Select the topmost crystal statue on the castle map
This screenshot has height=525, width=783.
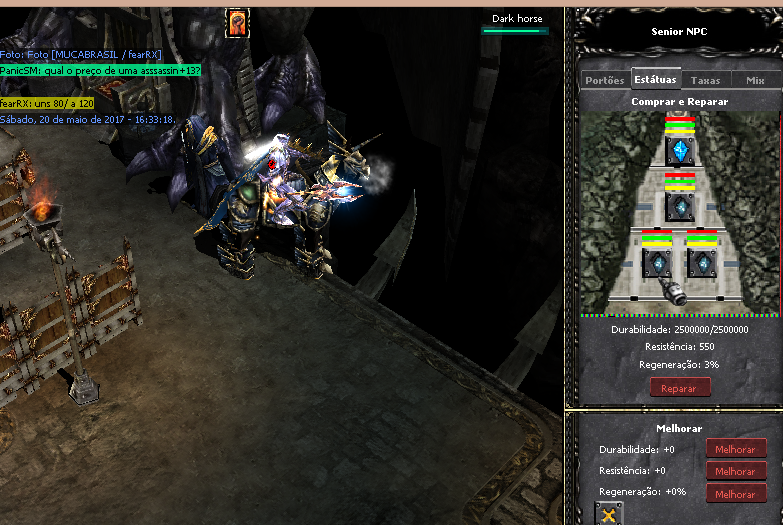click(x=681, y=151)
